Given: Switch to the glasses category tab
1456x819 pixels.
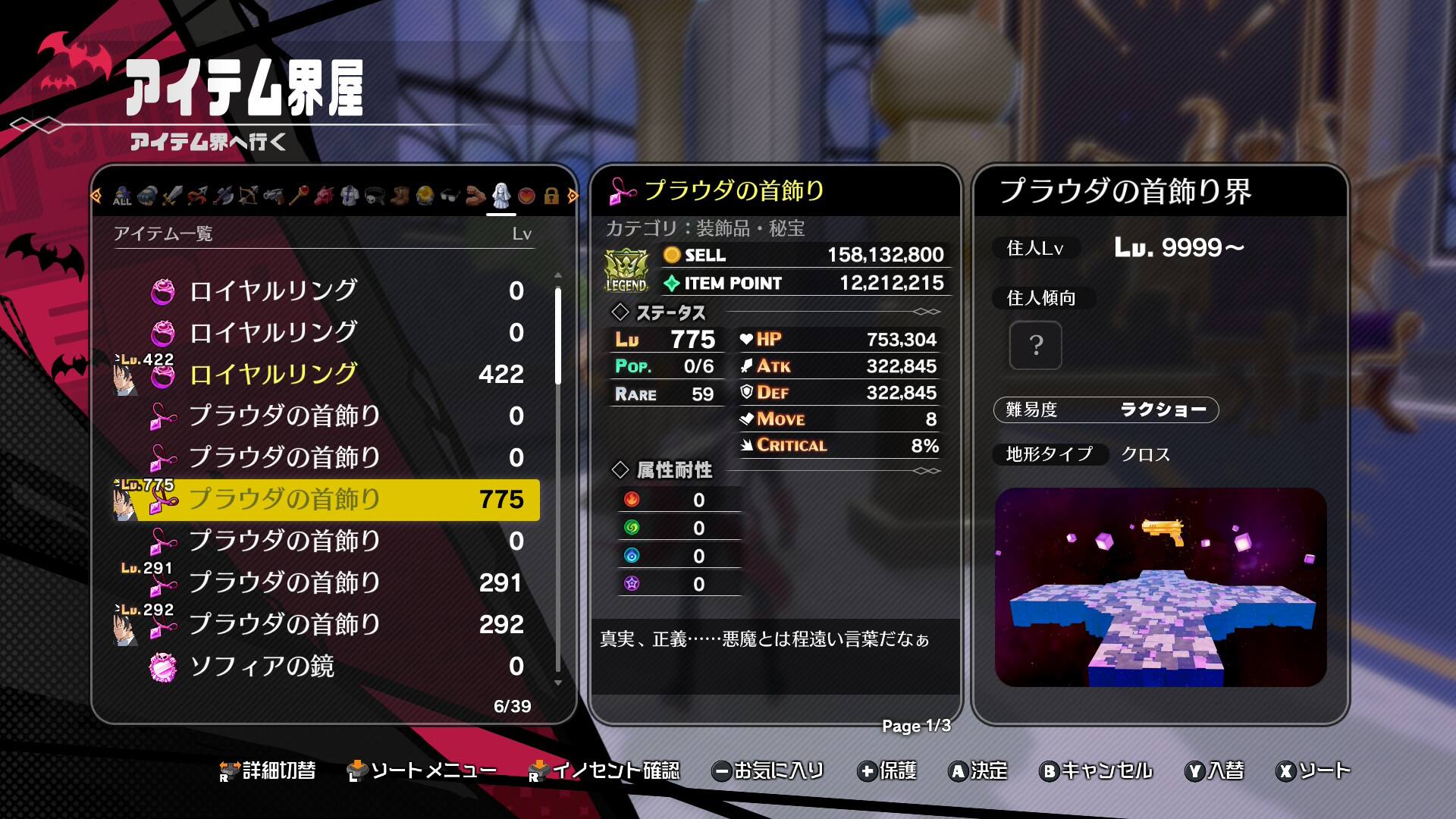Looking at the screenshot, I should point(450,196).
